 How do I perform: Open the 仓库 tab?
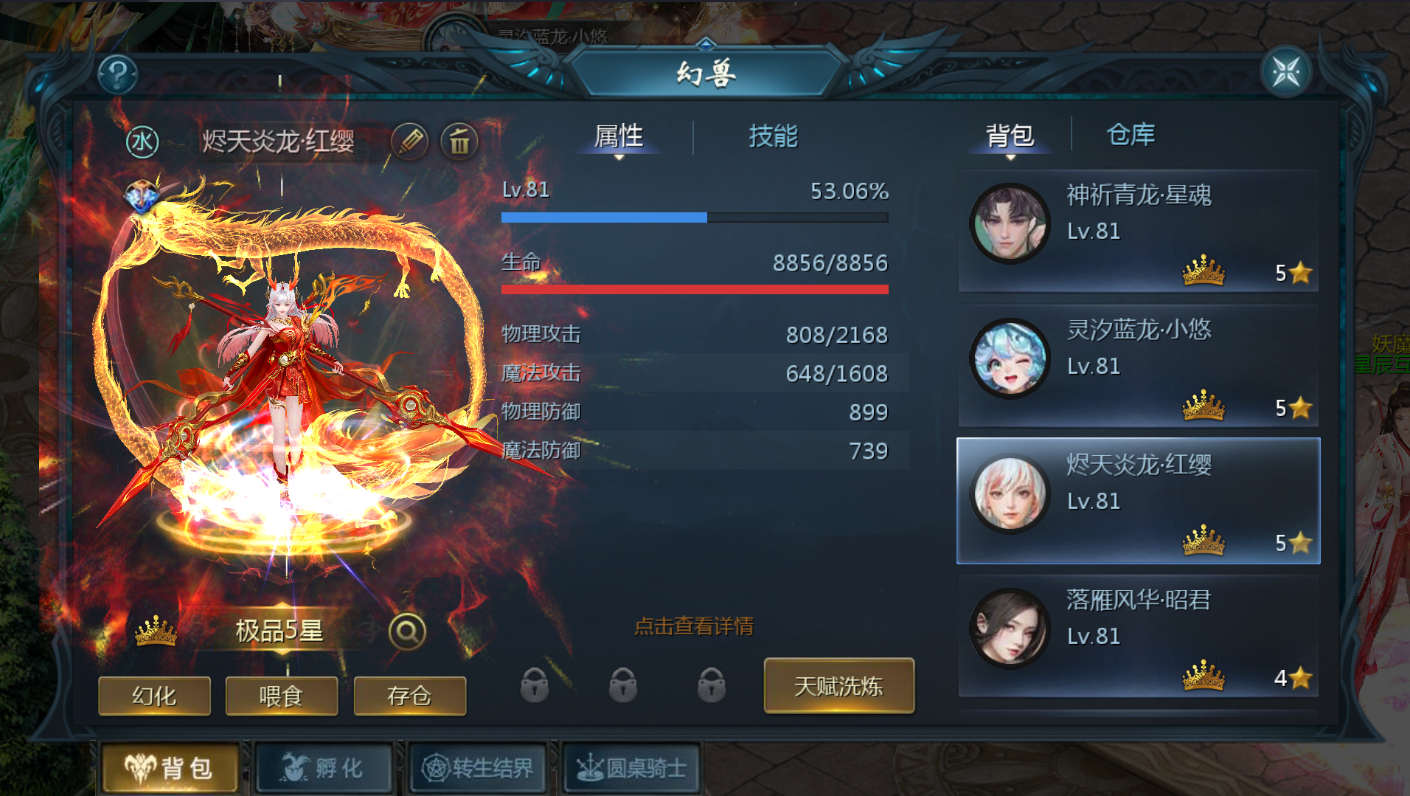click(1130, 133)
